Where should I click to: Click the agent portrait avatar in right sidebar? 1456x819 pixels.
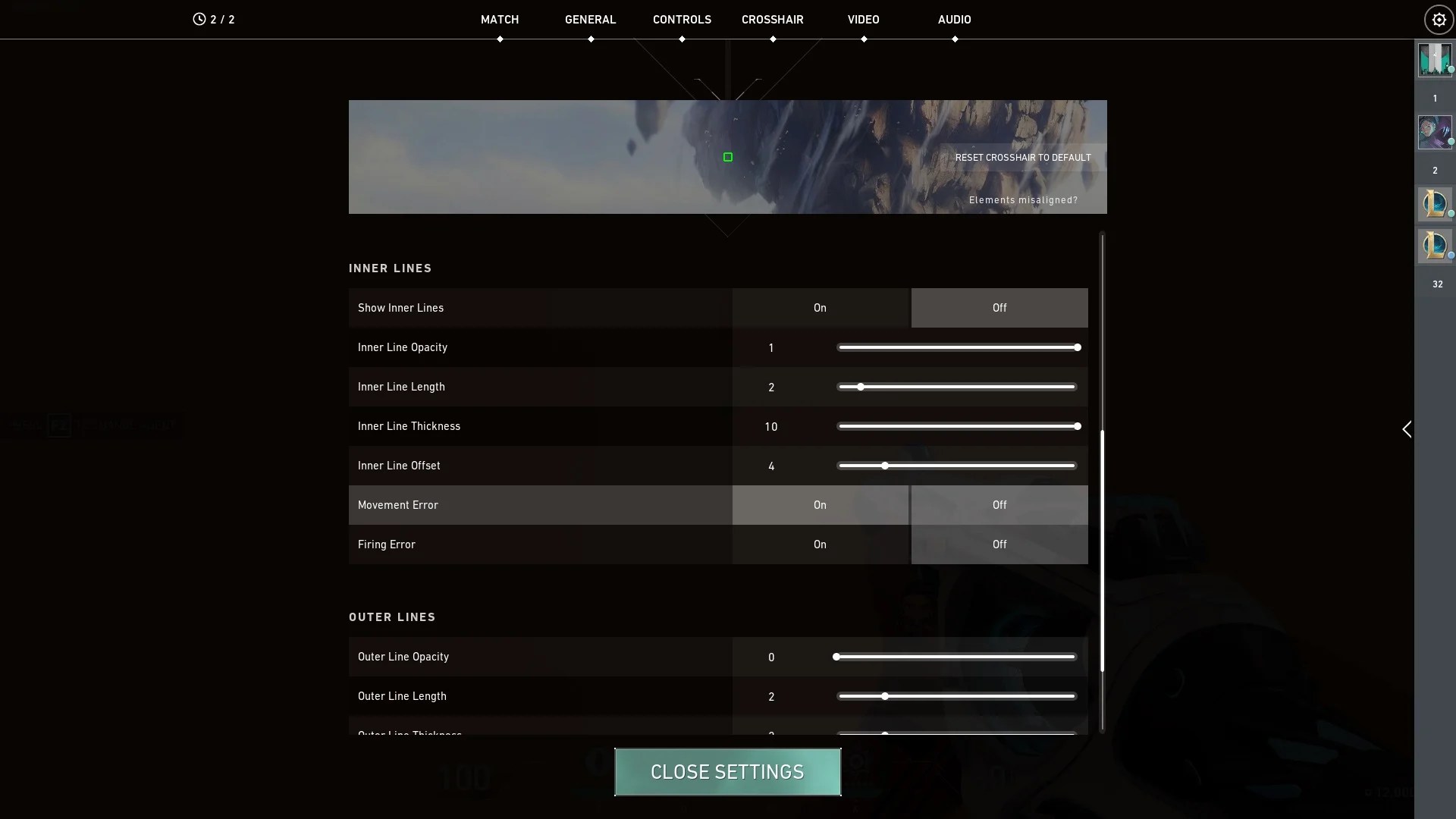[x=1436, y=131]
